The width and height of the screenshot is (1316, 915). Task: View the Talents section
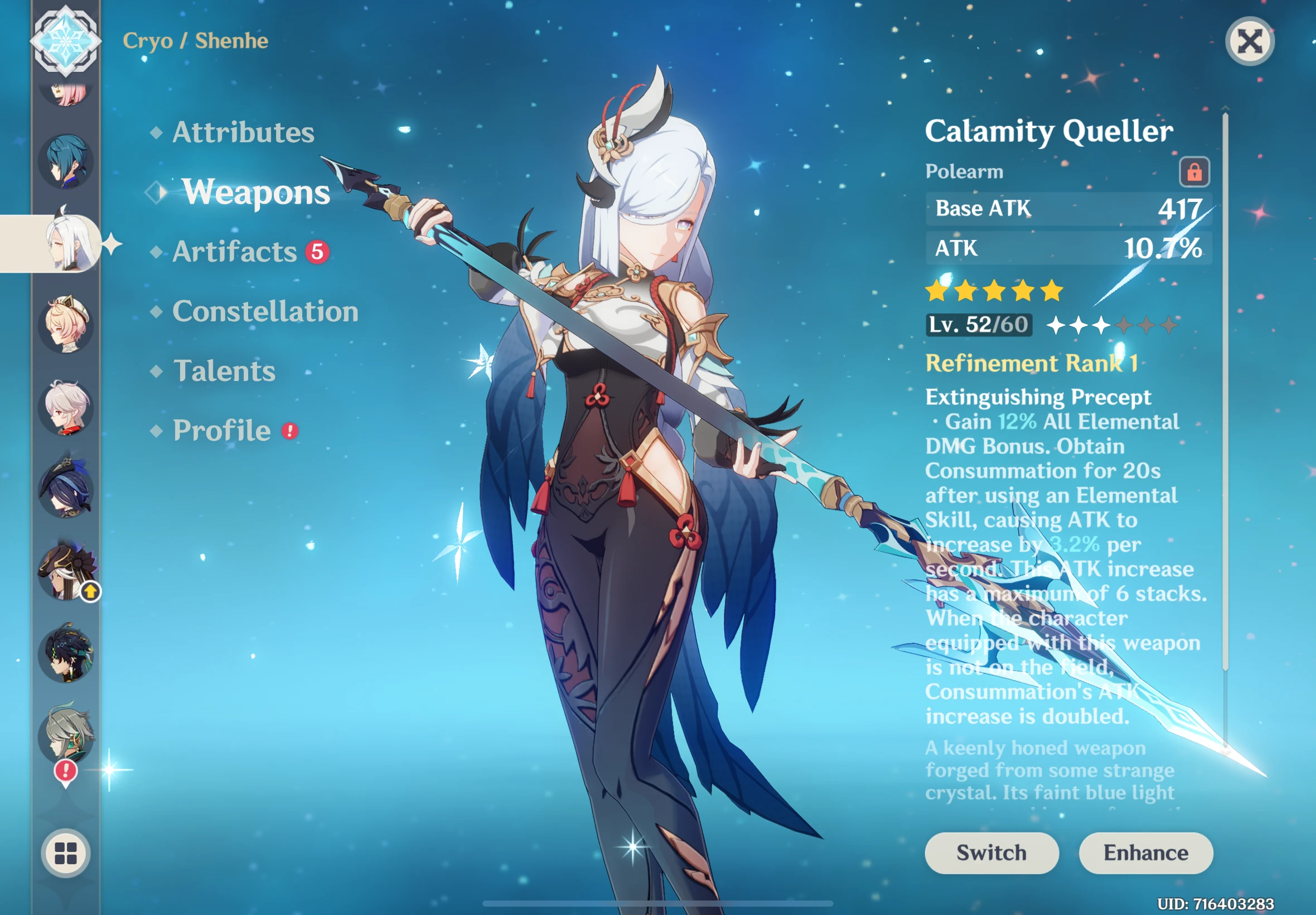pos(224,372)
